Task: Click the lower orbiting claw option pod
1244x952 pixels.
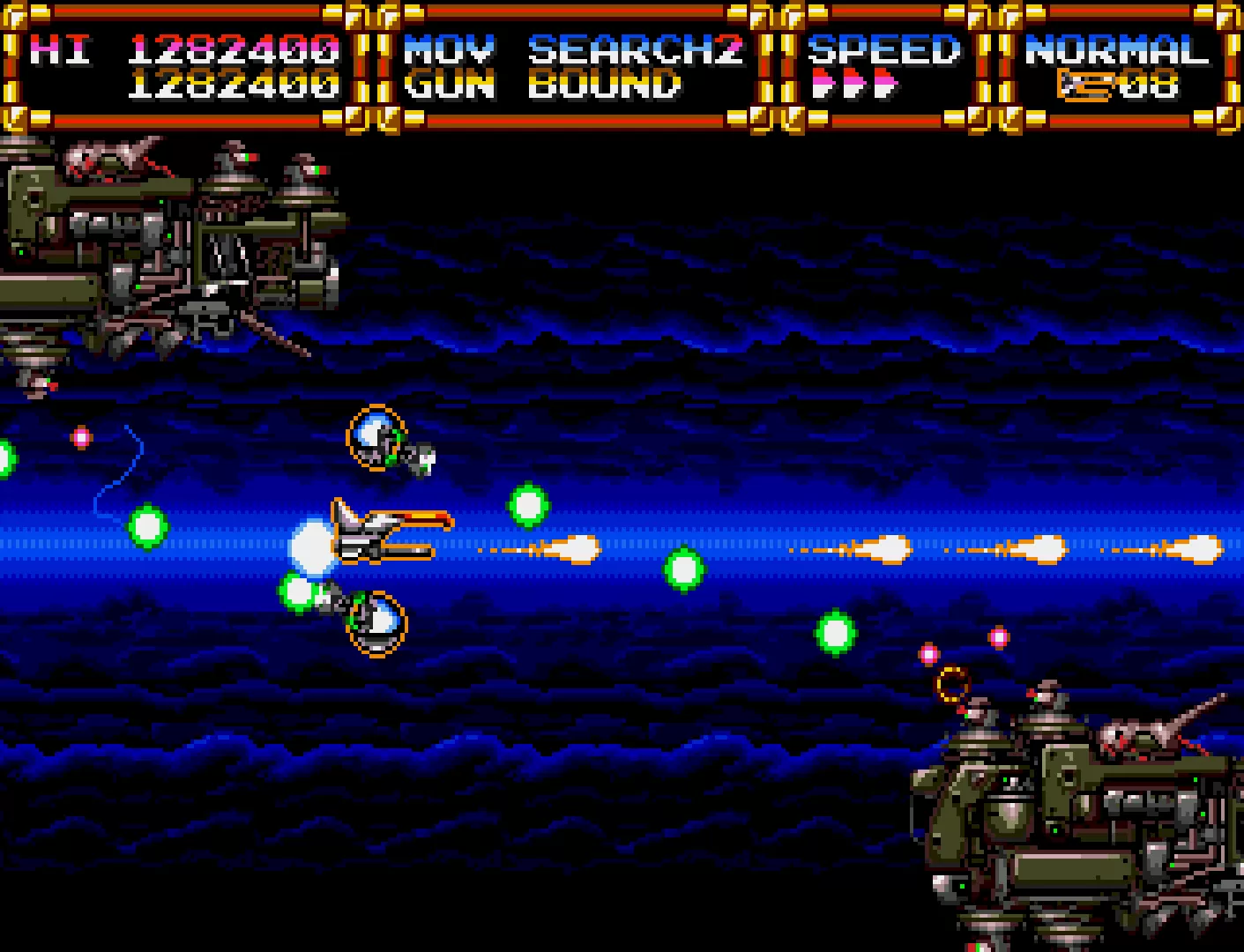Action: click(378, 623)
